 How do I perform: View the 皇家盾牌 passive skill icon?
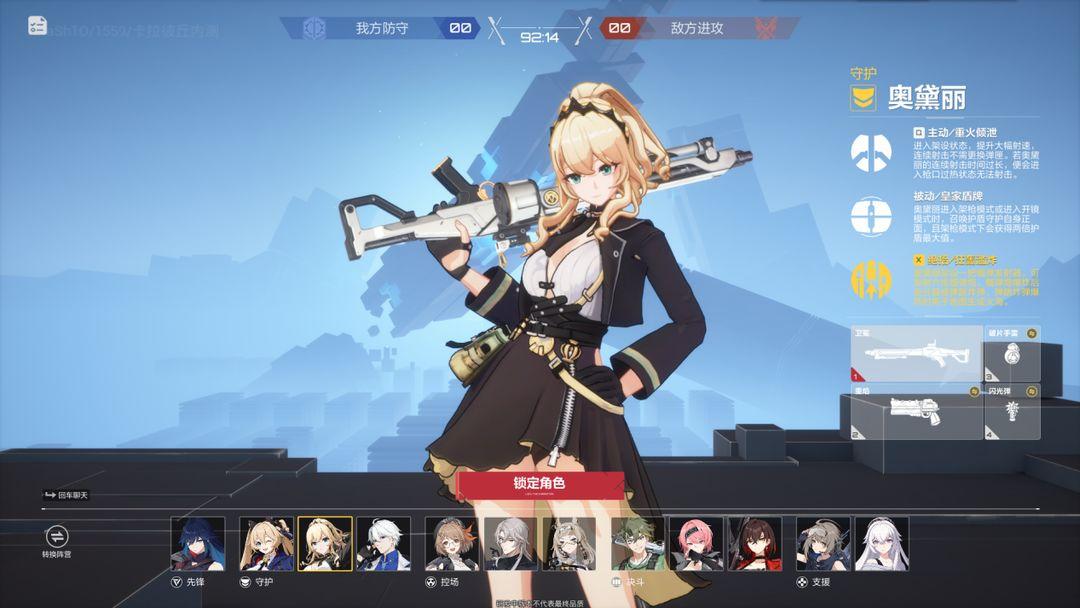[x=871, y=216]
